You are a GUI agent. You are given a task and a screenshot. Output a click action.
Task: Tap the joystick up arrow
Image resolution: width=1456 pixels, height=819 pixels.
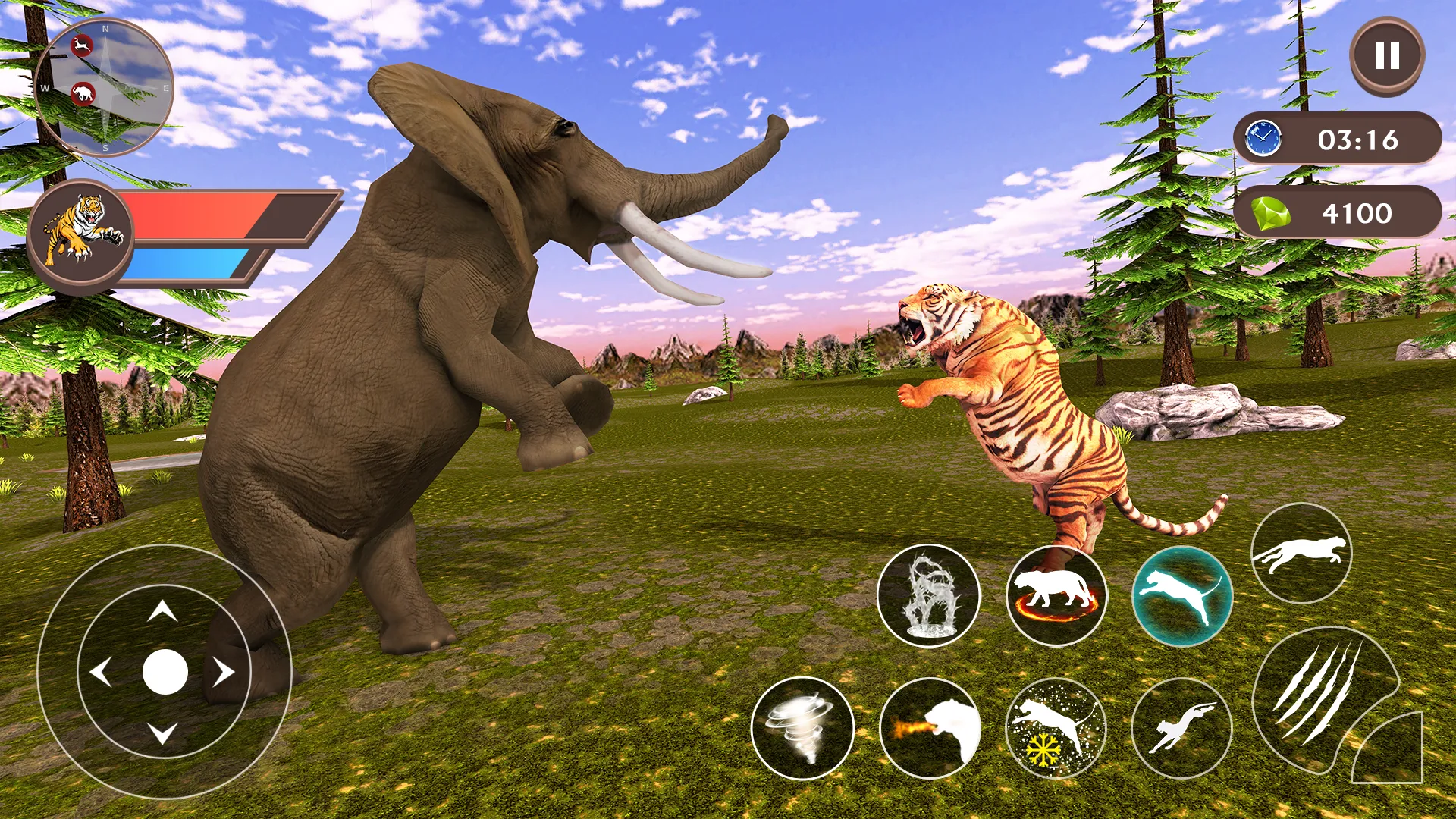pos(162,611)
